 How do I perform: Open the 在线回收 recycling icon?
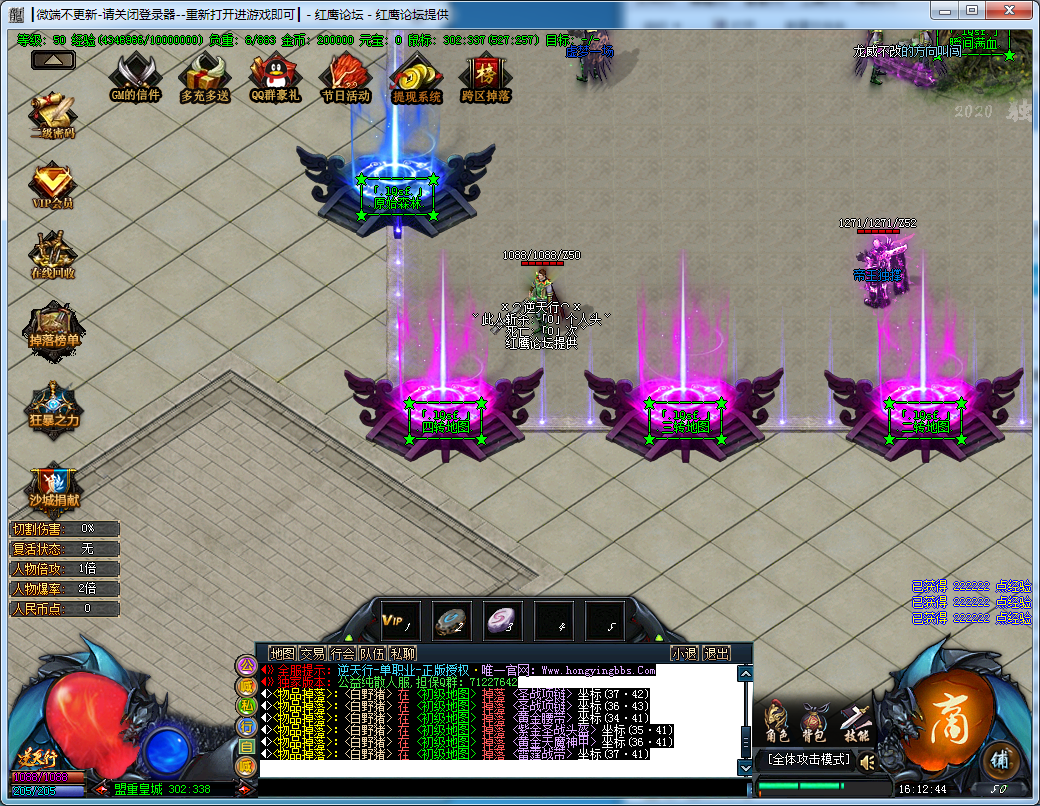click(53, 255)
